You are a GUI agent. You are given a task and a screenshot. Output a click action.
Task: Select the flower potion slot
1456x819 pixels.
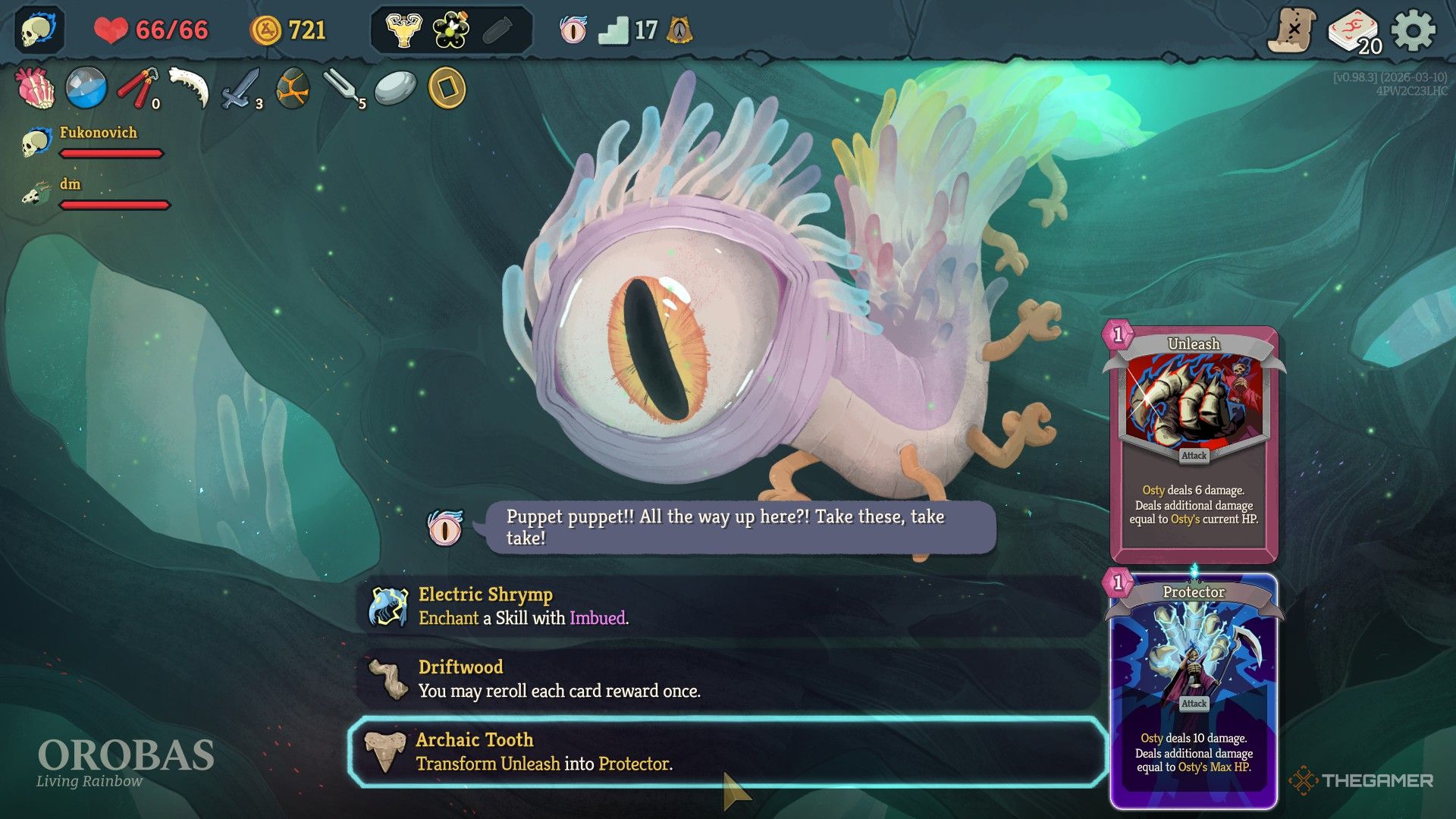pyautogui.click(x=451, y=30)
